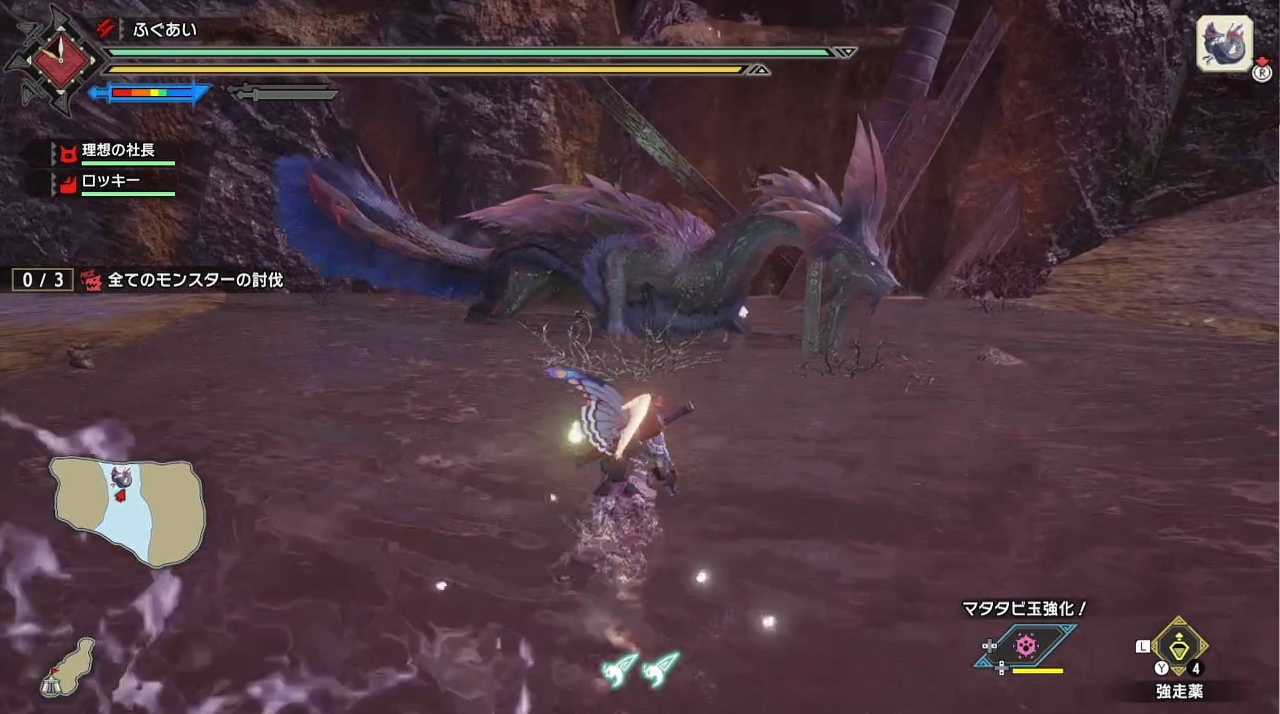Viewport: 1280px width, 714px height.
Task: Click the monster target icon at top right
Action: coord(1224,44)
